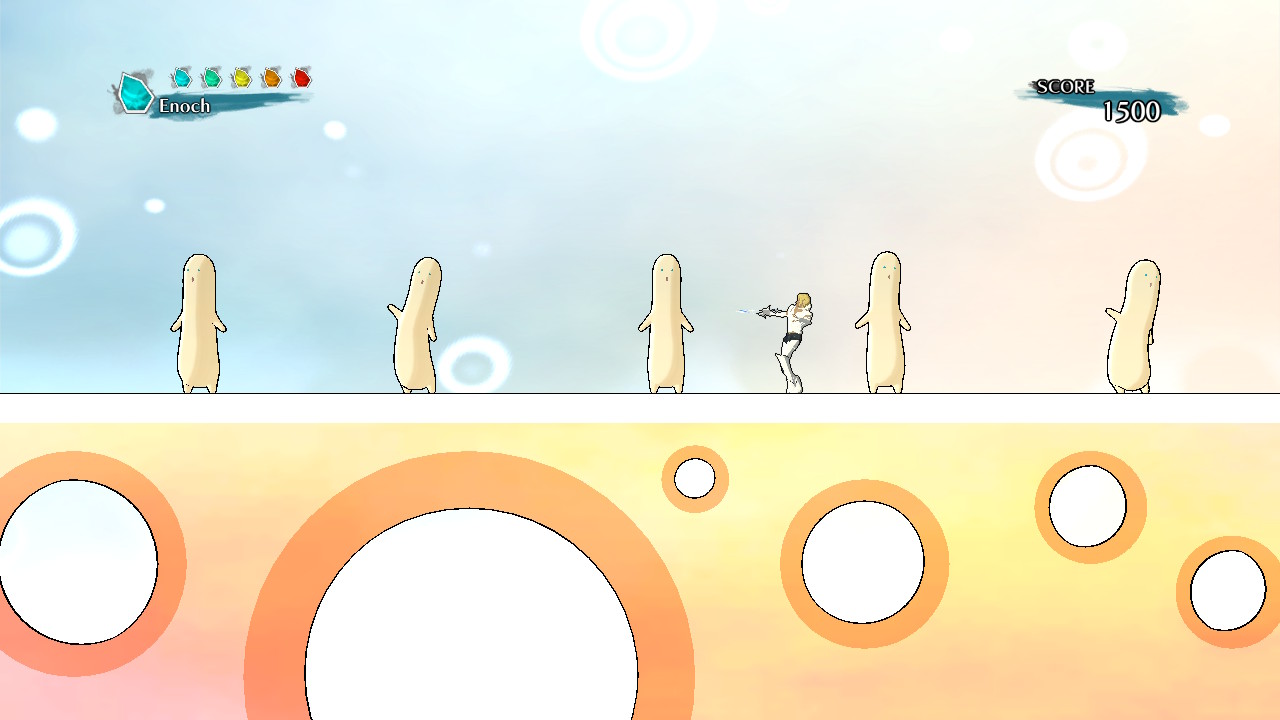Viewport: 1280px width, 720px height.
Task: Click the orange gem in the HUD row
Action: (270, 76)
